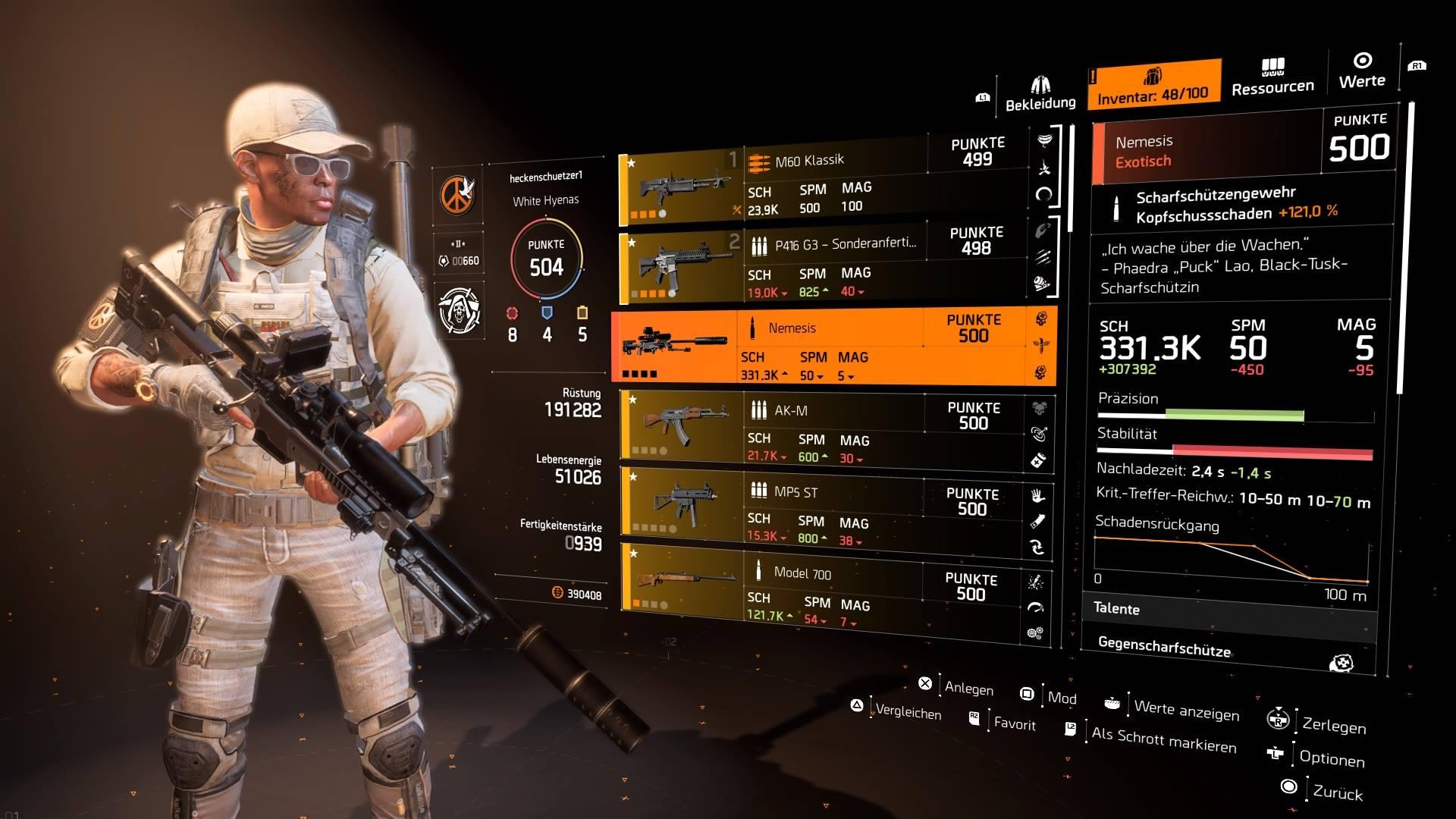Image resolution: width=1456 pixels, height=819 pixels.
Task: Open the Mod option
Action: (x=1061, y=698)
